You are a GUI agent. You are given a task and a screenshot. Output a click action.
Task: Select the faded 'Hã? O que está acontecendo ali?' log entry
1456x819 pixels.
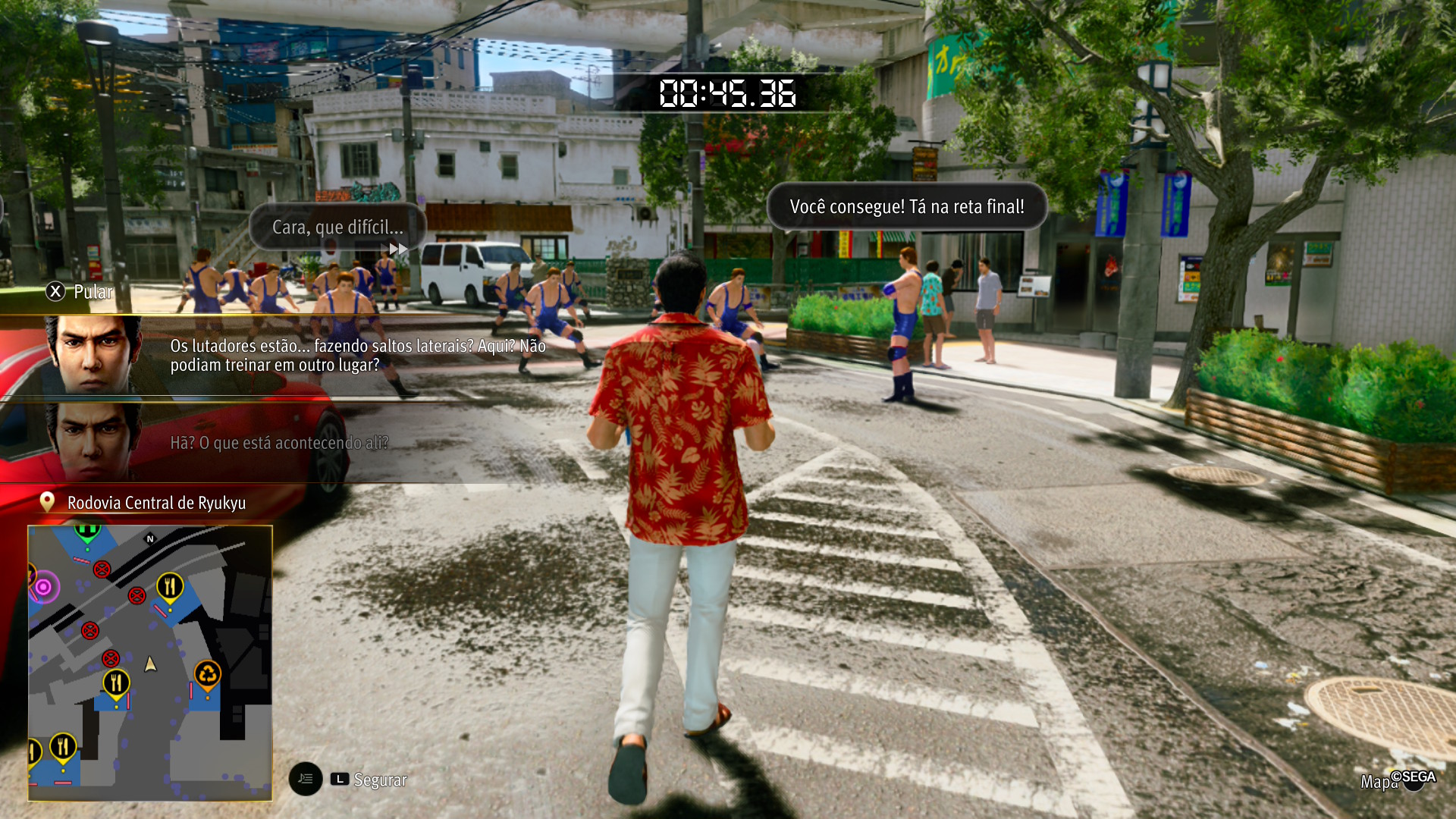click(279, 443)
